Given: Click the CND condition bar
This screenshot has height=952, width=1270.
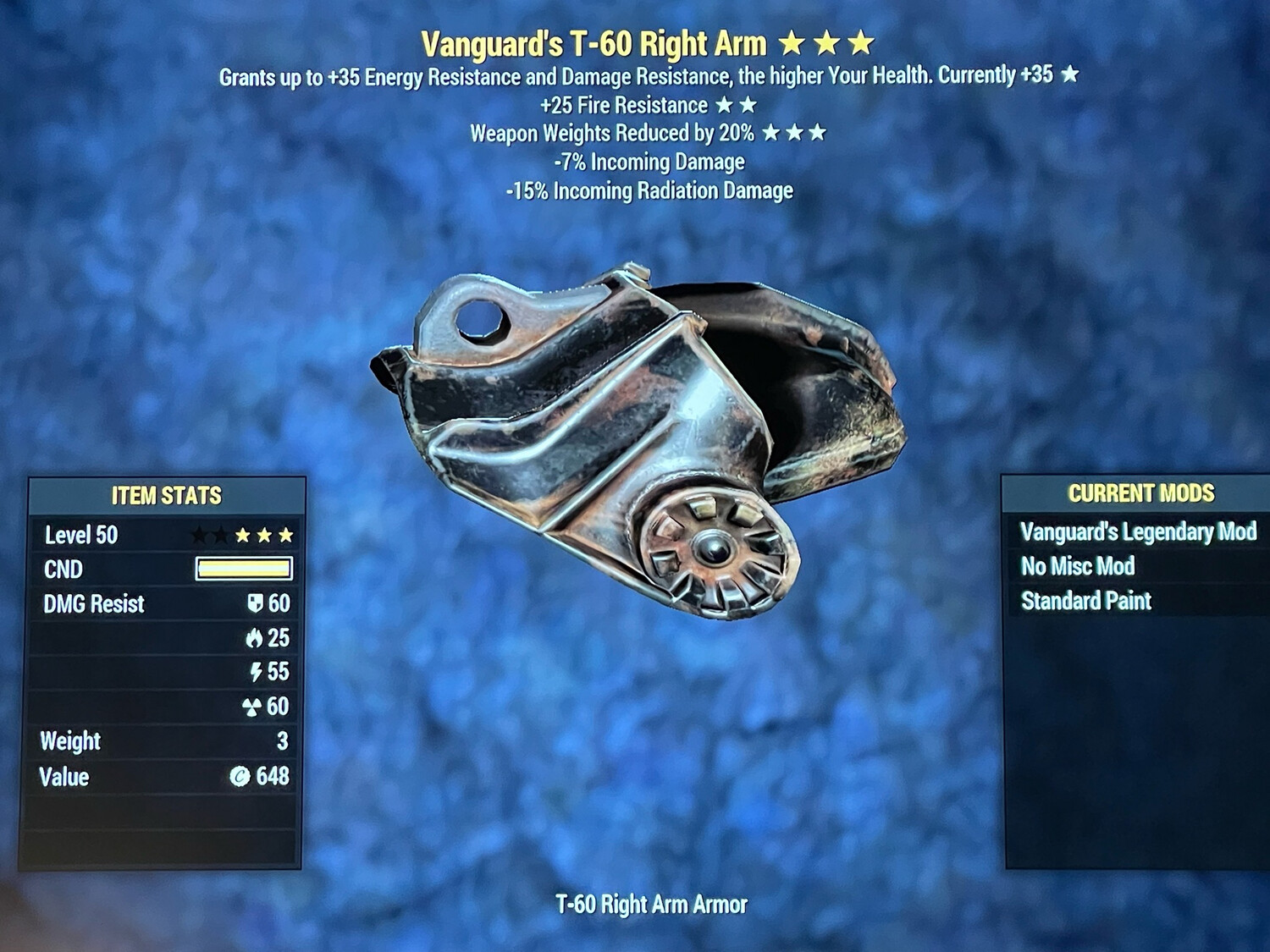Looking at the screenshot, I should 244,569.
